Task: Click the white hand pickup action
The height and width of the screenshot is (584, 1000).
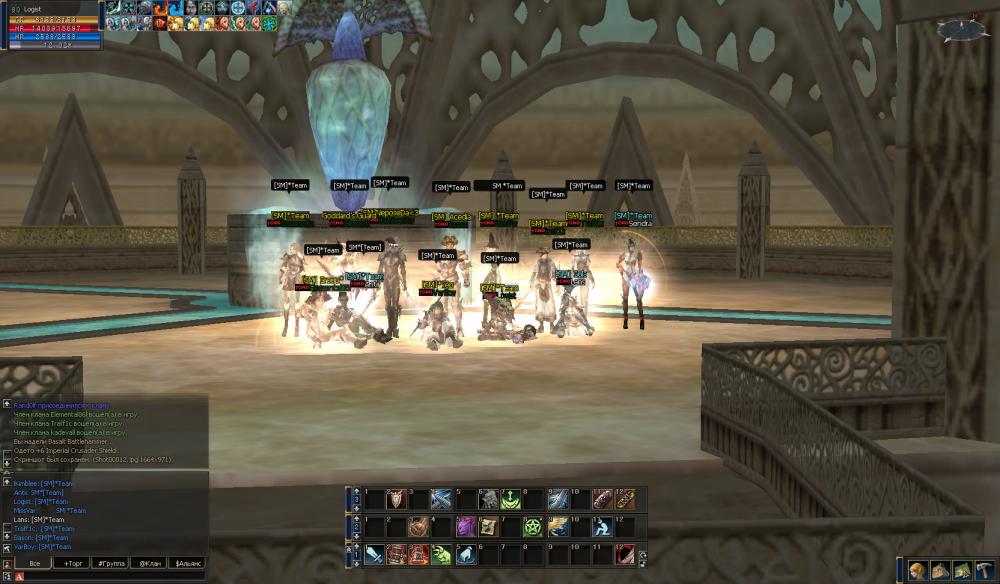Action: pyautogui.click(x=465, y=554)
